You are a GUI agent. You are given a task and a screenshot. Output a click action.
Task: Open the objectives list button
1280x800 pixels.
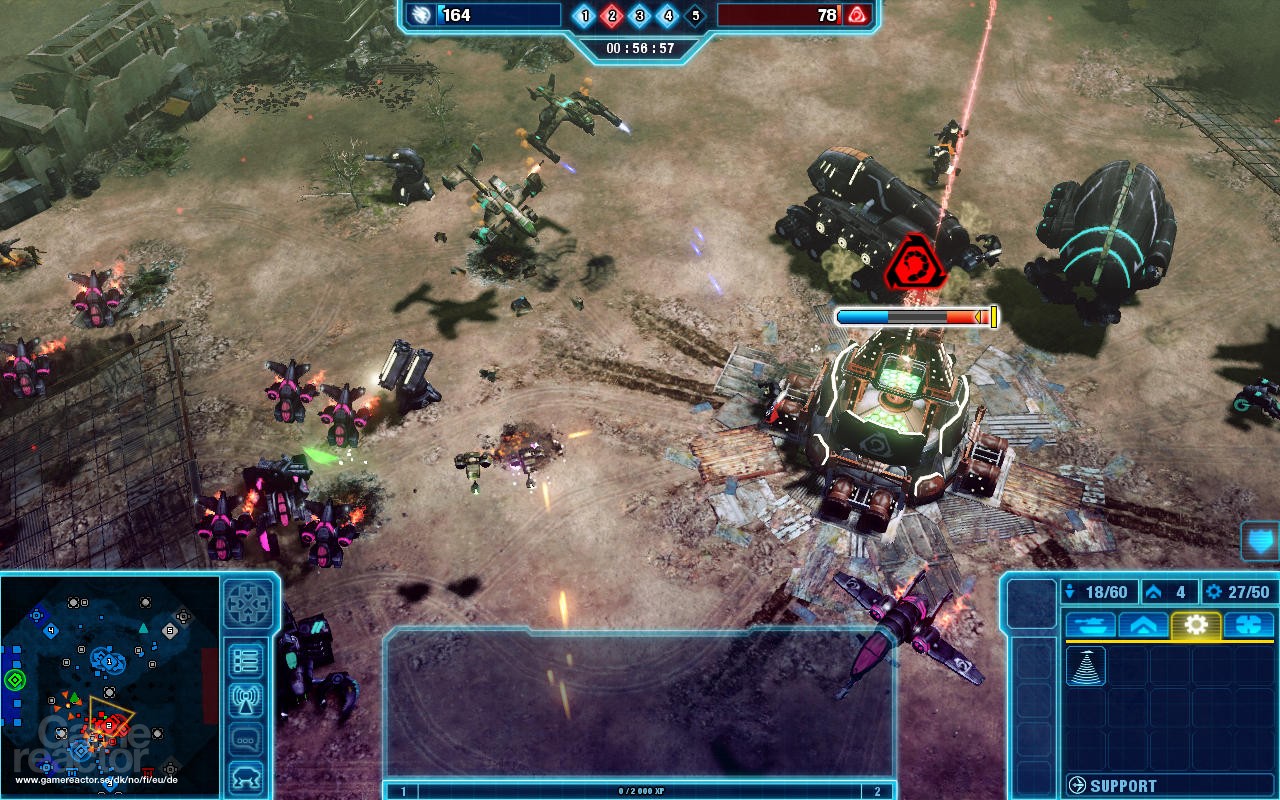point(246,661)
